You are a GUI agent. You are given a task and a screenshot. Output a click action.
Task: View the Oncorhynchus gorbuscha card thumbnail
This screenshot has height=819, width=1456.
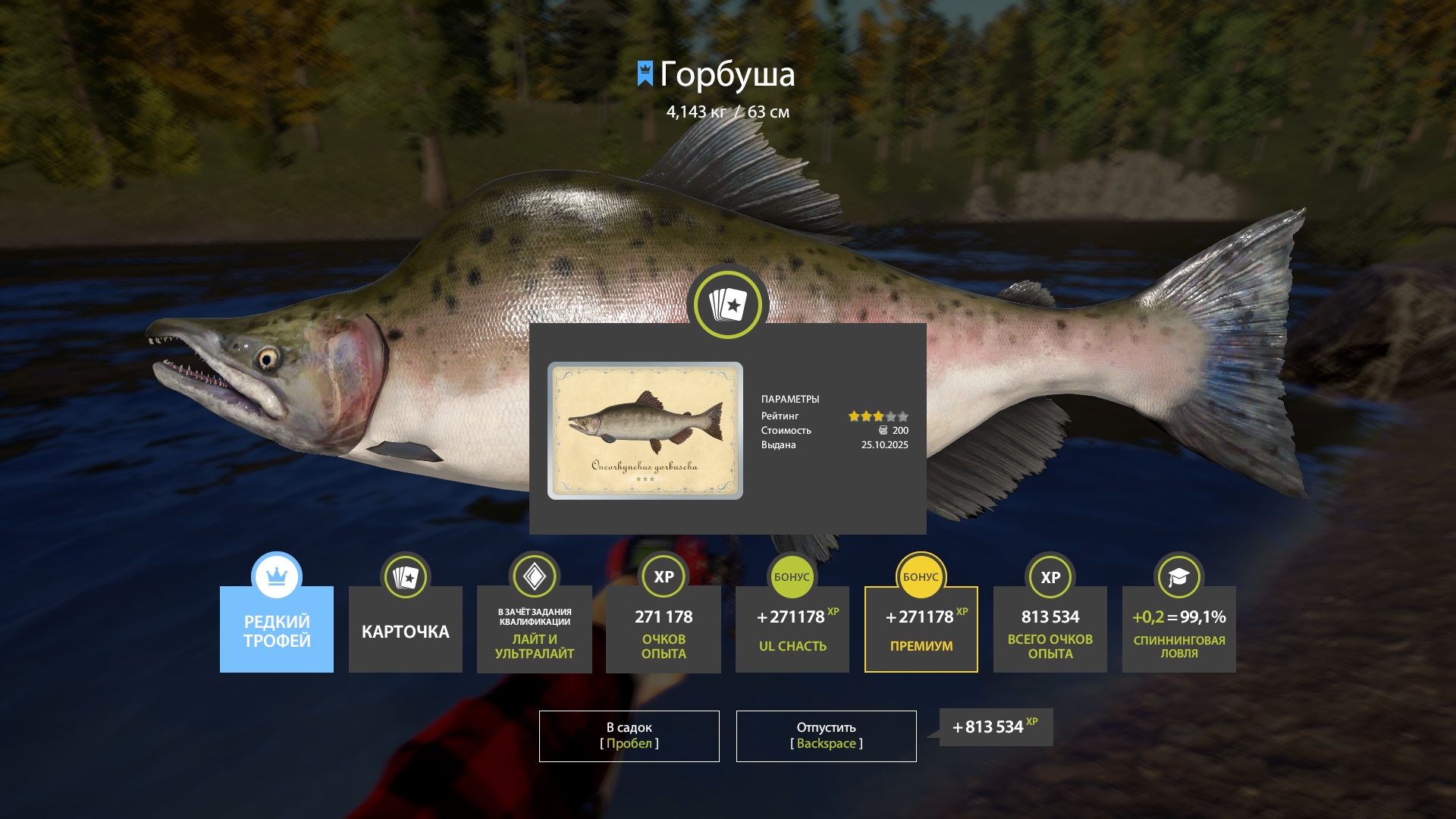[x=645, y=431]
